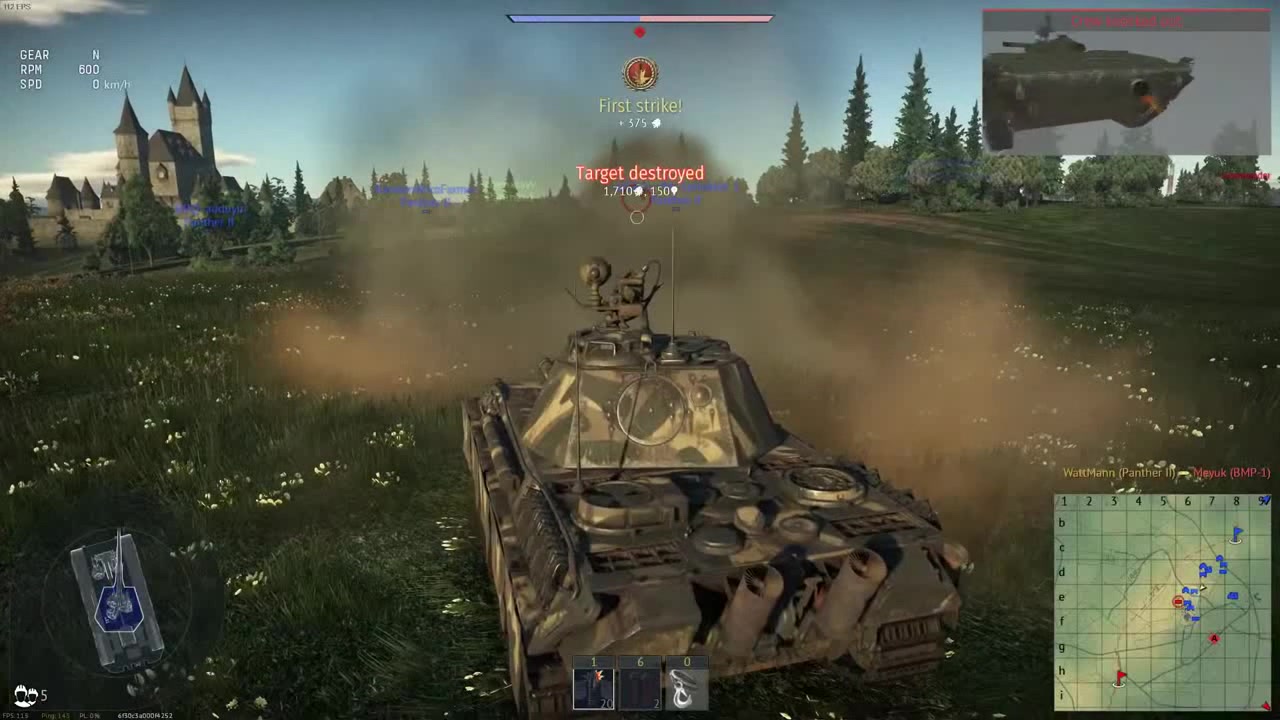1280x720 pixels.
Task: Click capture point A on the minimap
Action: point(1214,638)
